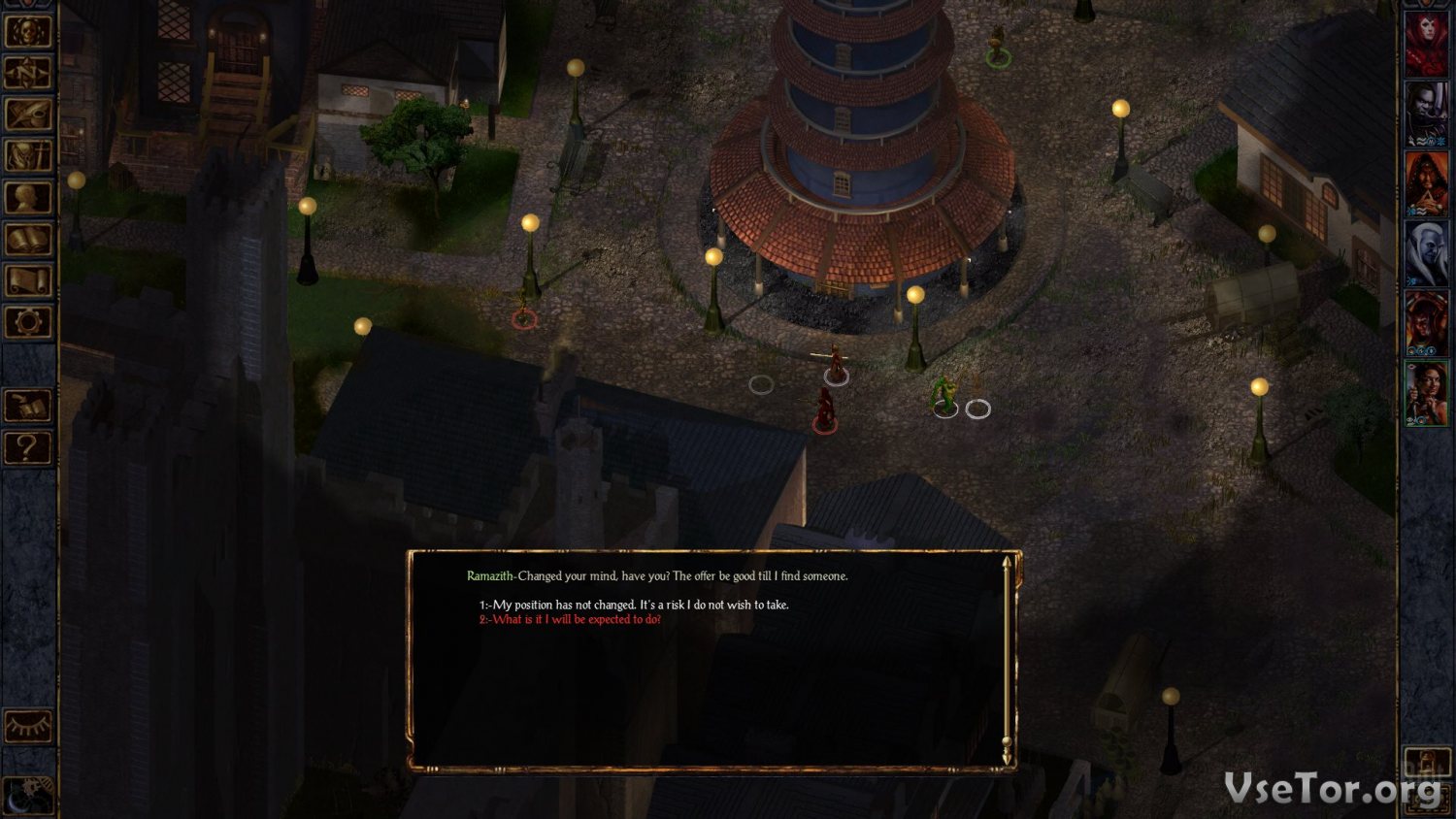Open the skull return-to-game button
The height and width of the screenshot is (819, 1456).
pos(28,30)
